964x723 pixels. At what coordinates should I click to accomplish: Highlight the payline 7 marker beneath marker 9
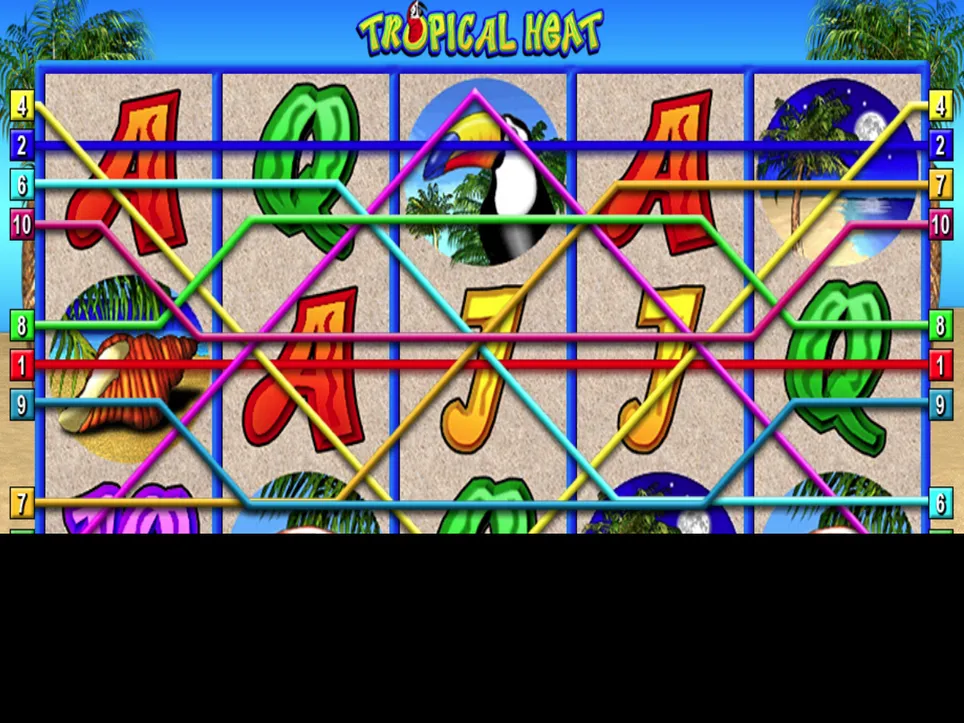21,501
